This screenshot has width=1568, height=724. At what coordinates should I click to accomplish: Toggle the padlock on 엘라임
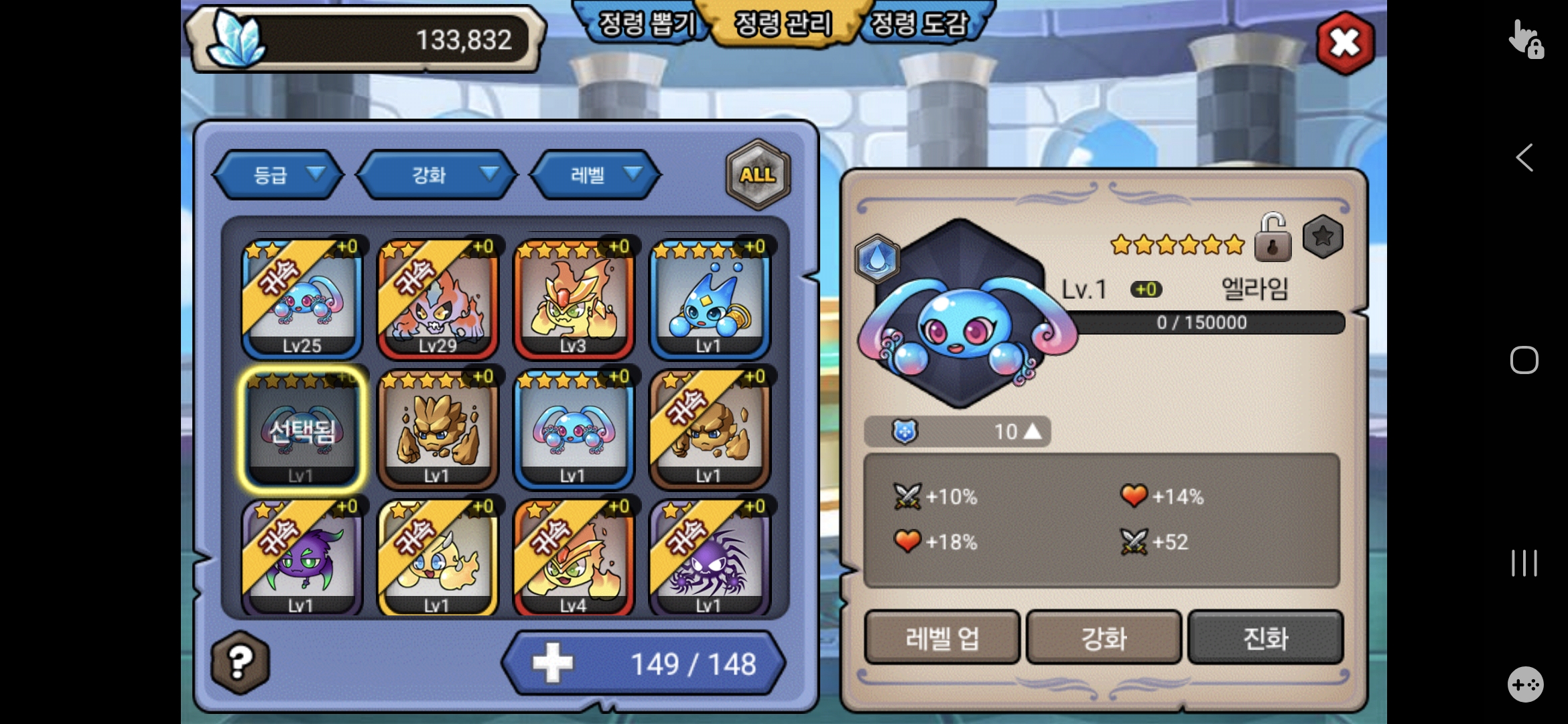[1272, 237]
